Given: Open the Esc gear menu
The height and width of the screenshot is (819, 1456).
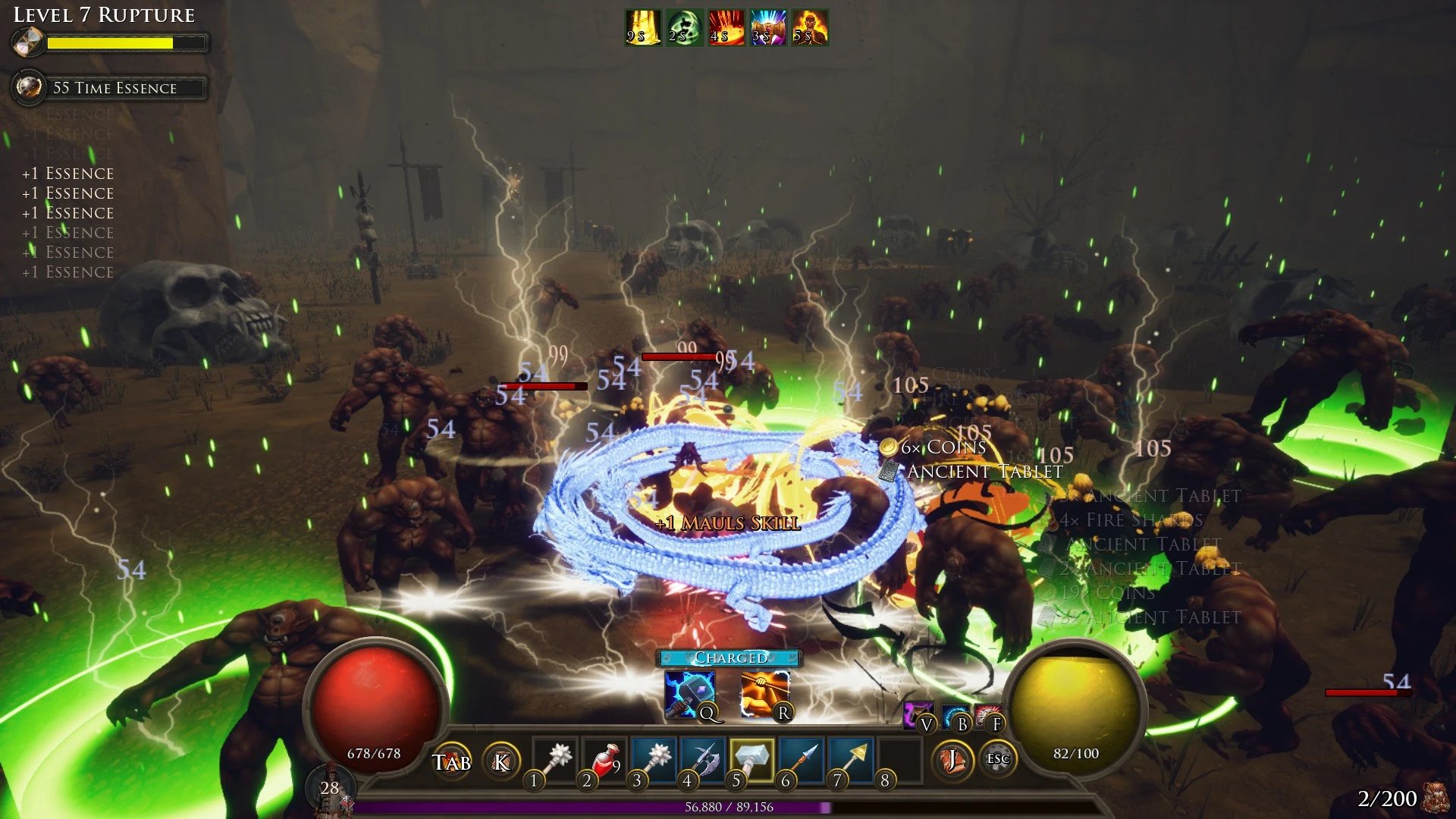Looking at the screenshot, I should (x=998, y=758).
